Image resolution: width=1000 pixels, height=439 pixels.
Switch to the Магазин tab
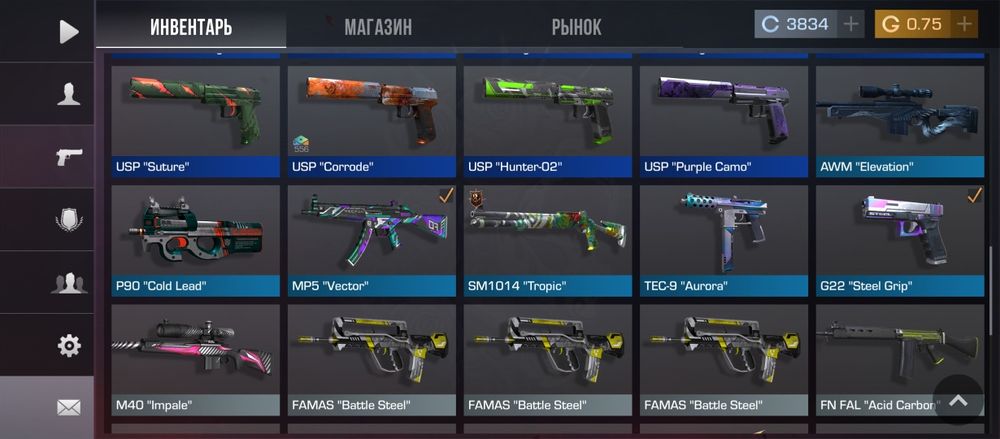[x=378, y=27]
